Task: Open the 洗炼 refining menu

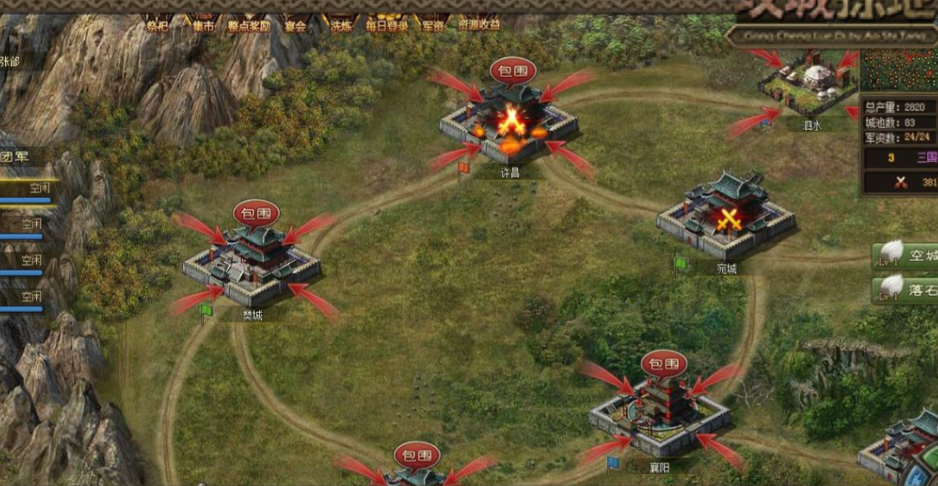Action: 340,25
